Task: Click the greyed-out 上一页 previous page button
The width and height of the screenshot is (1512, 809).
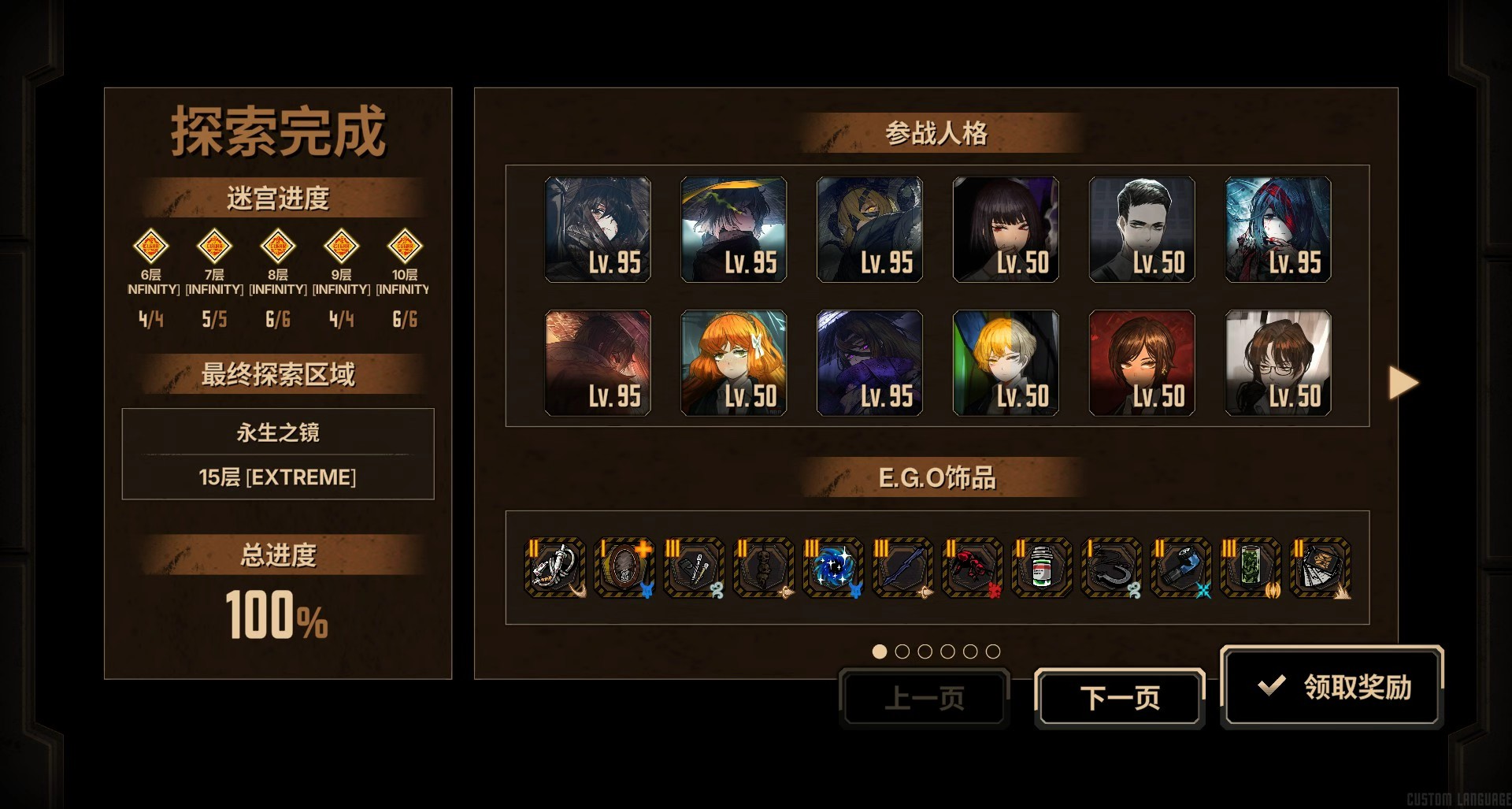Action: [924, 698]
